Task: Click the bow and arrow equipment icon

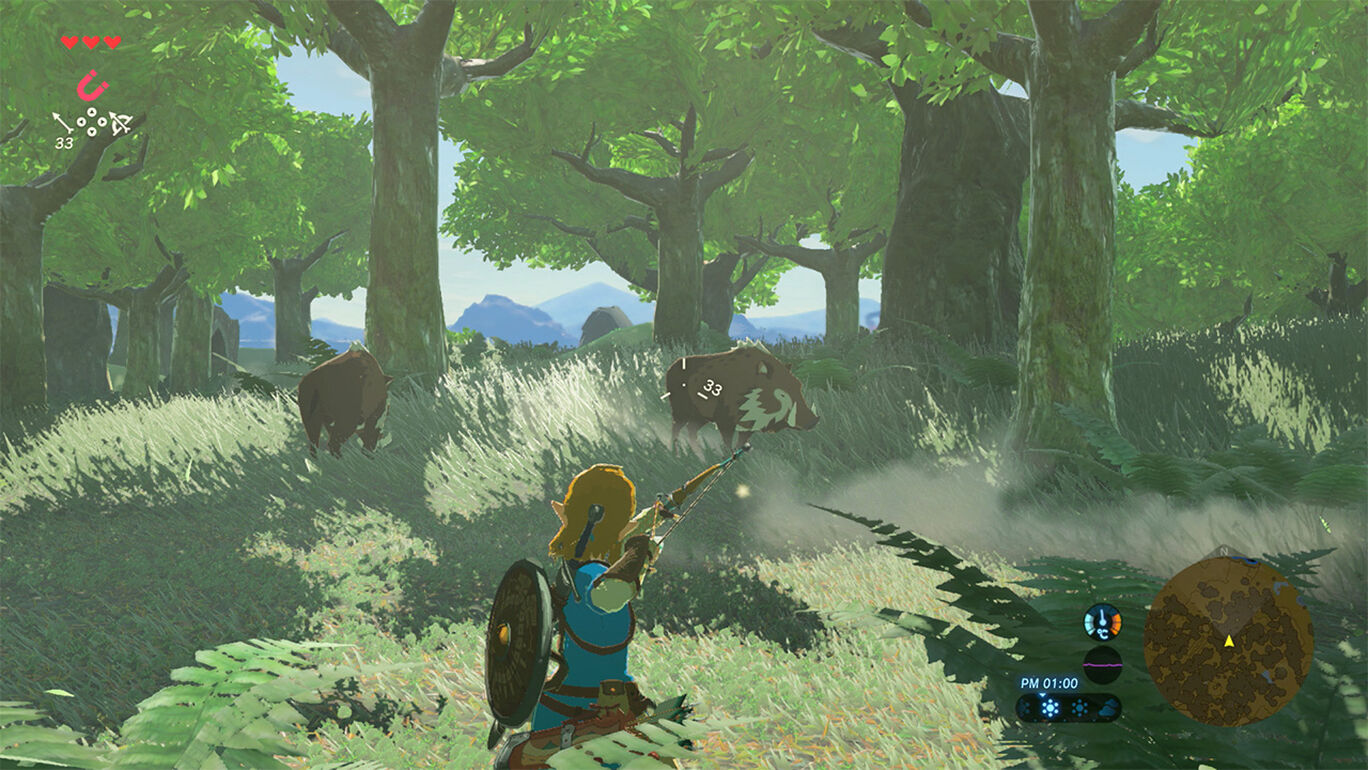Action: tap(122, 124)
